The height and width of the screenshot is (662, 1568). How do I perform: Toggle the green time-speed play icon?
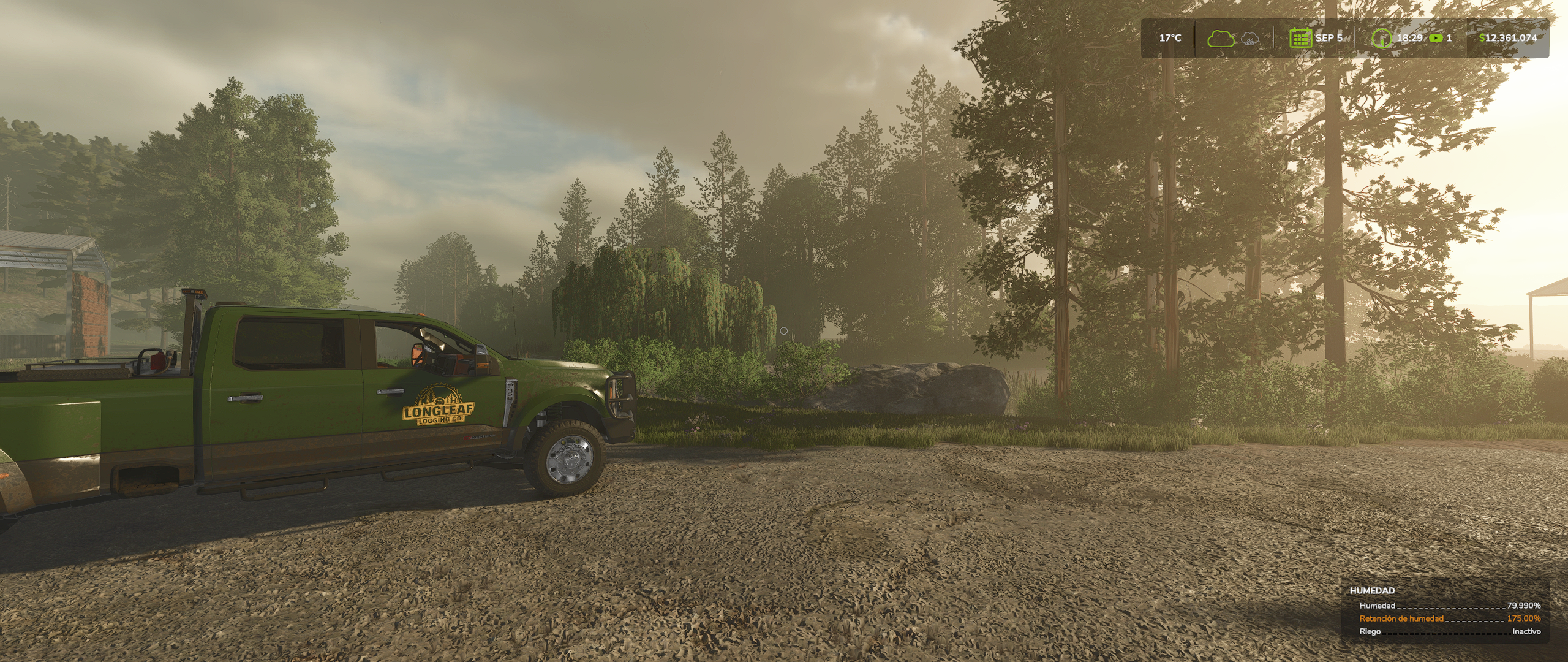(x=1435, y=38)
